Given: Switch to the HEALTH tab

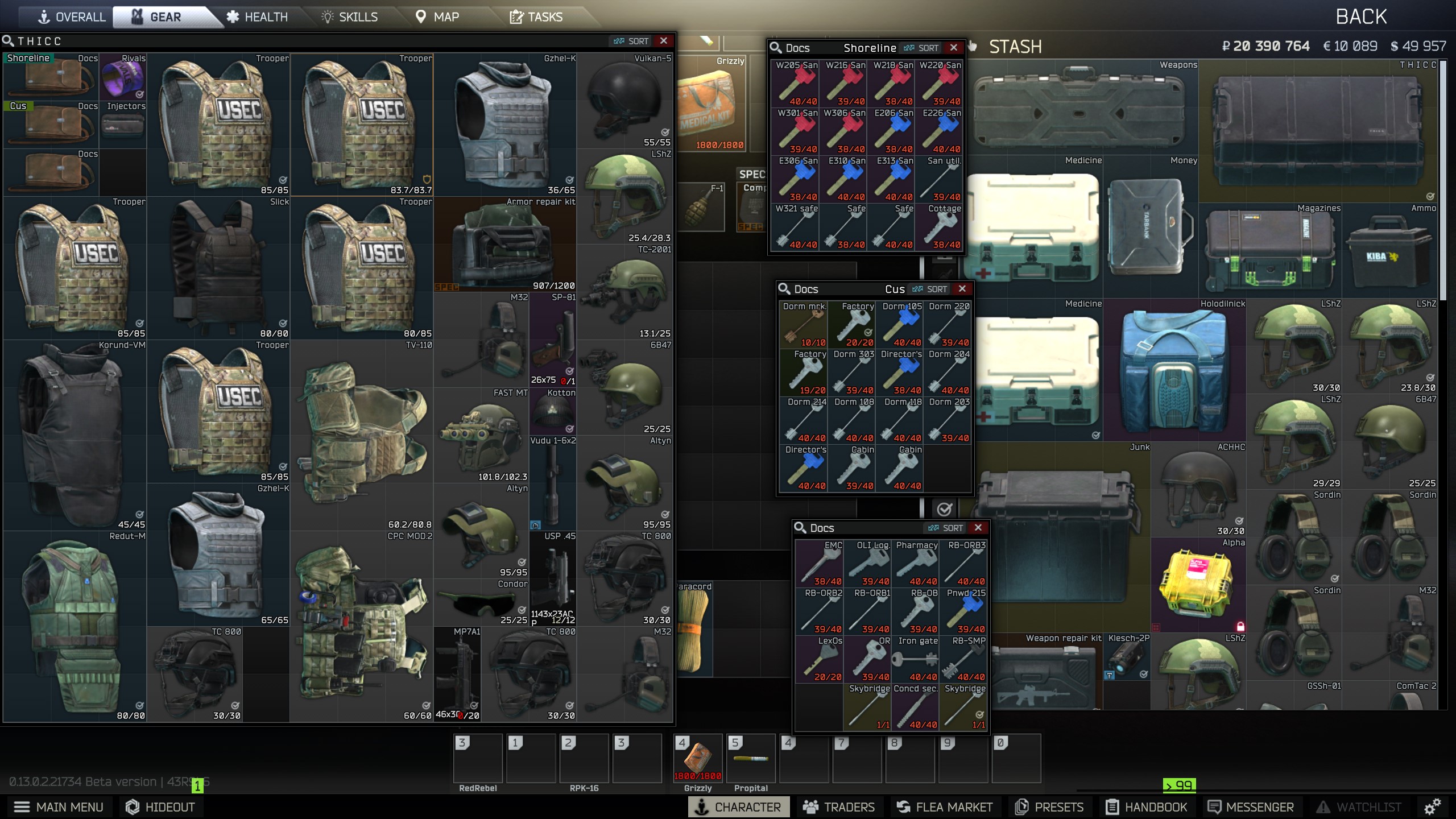Looking at the screenshot, I should click(259, 16).
